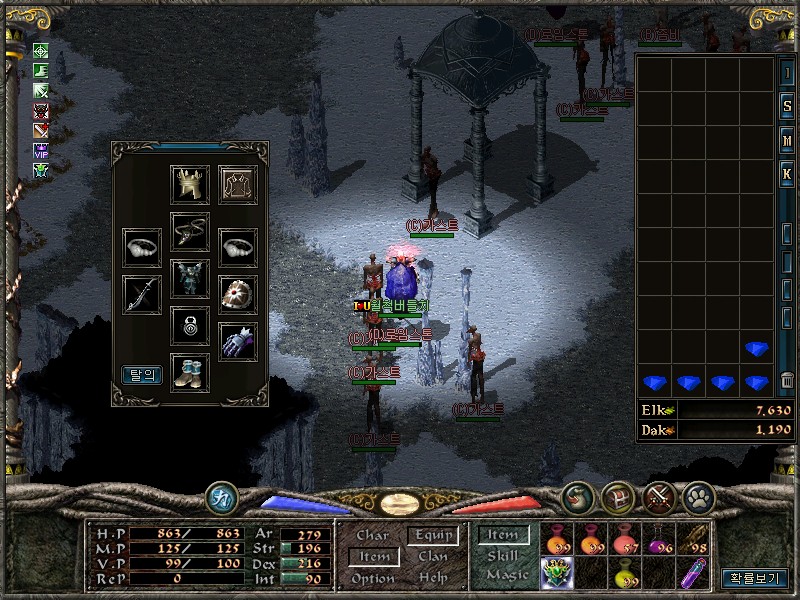Screen dimensions: 800x600
Task: Switch to inventory tab S
Action: tap(787, 107)
